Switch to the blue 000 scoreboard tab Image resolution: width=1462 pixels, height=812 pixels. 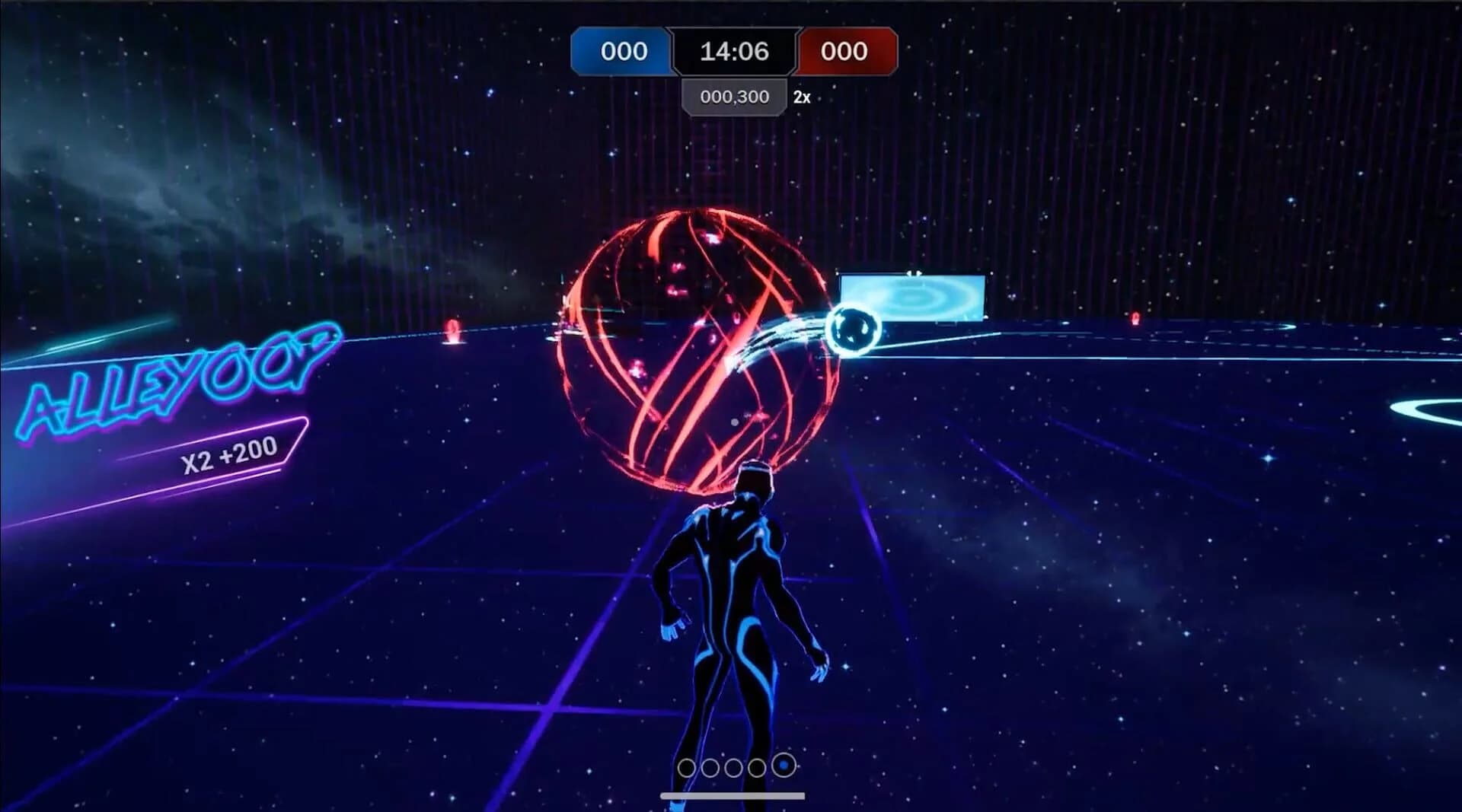(621, 52)
